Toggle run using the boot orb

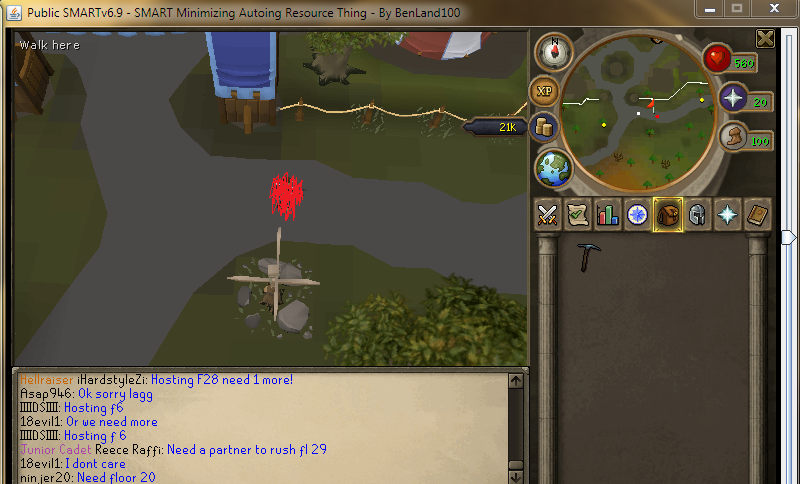735,138
